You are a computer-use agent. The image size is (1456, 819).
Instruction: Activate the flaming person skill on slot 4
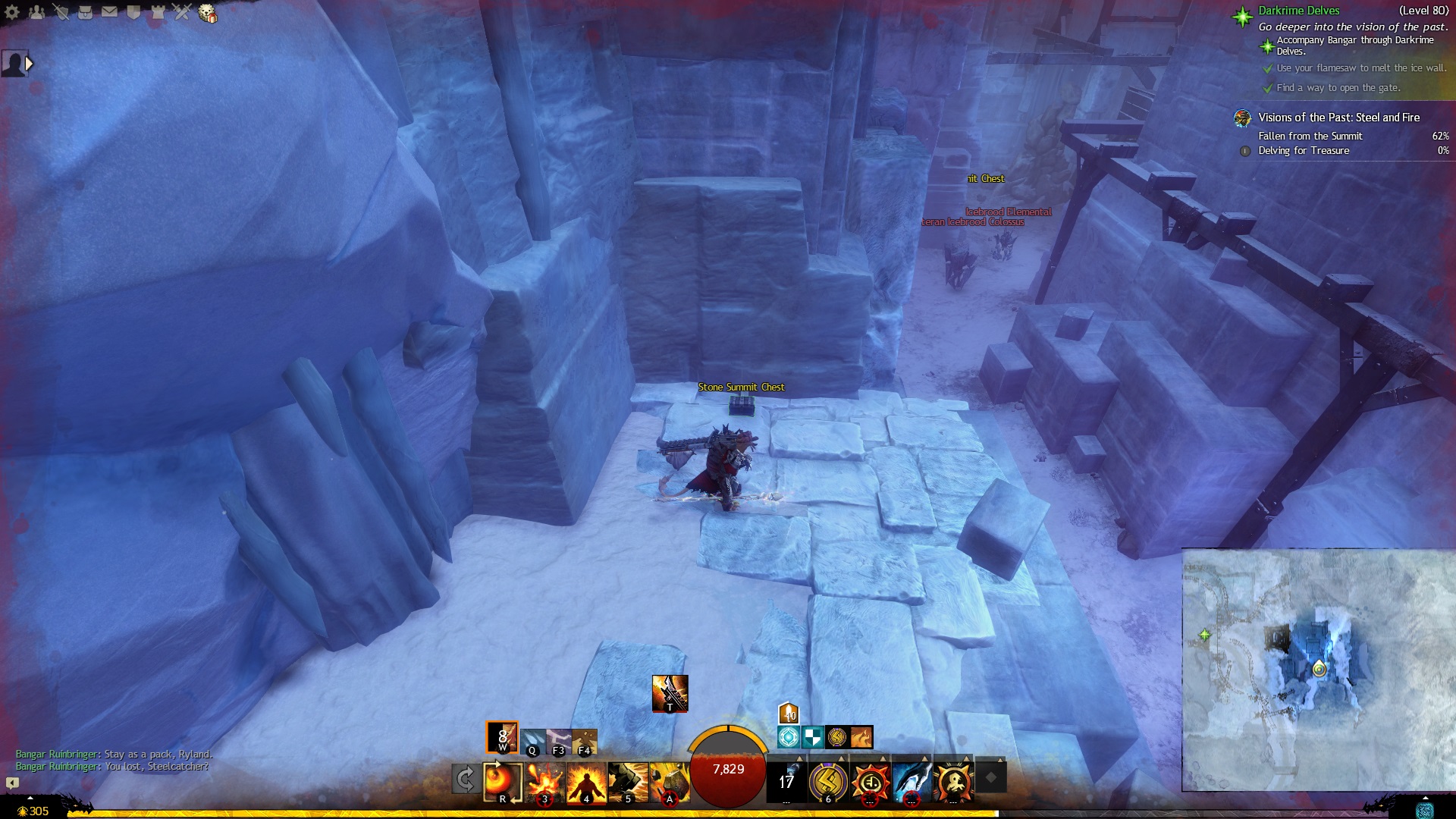(x=586, y=782)
